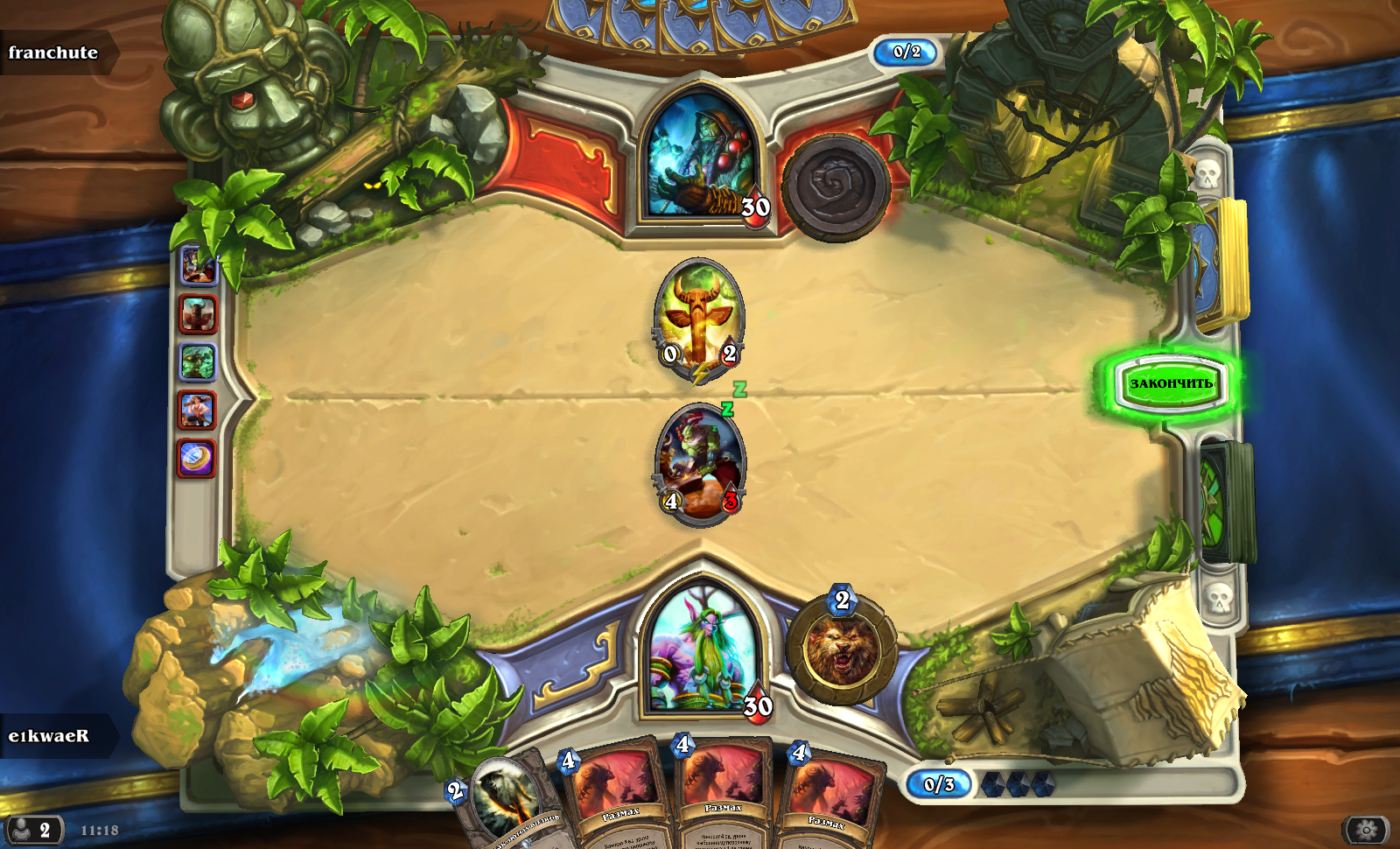Viewport: 1400px width, 849px height.
Task: Select your druid hero portrait
Action: tap(701, 652)
